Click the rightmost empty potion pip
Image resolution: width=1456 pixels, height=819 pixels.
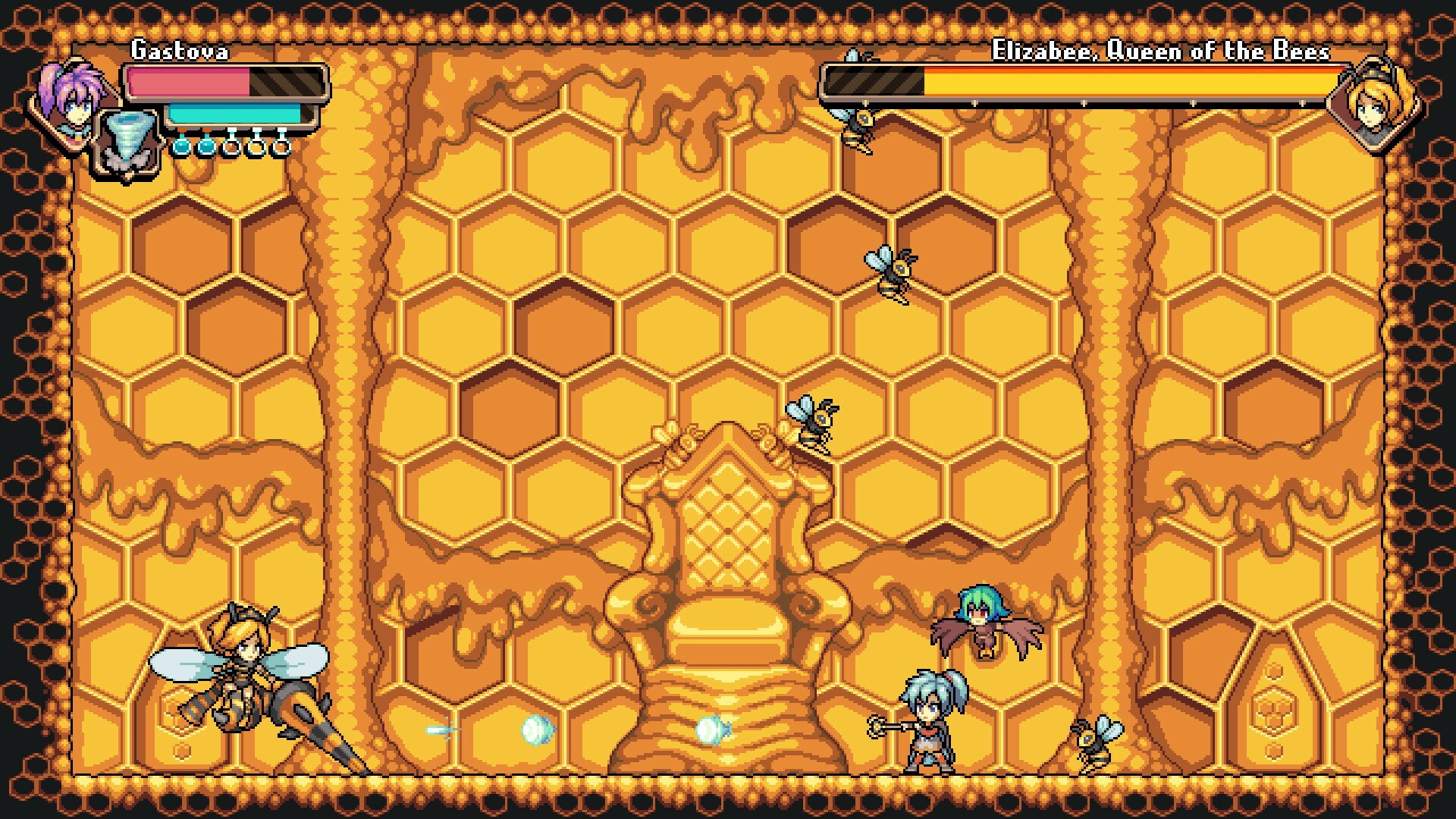tap(281, 147)
